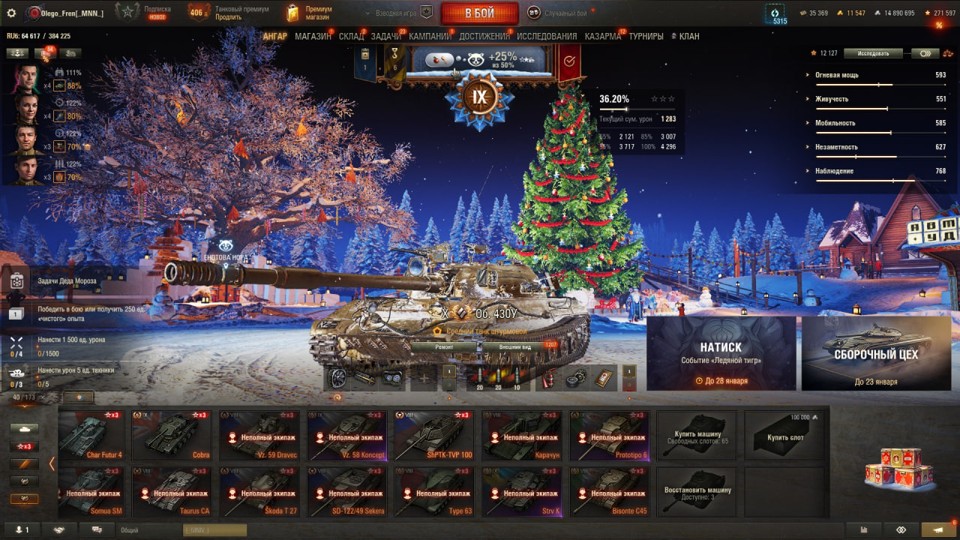Go to the ЗАДАЧИ tab
Viewport: 960px width, 540px height.
click(386, 36)
